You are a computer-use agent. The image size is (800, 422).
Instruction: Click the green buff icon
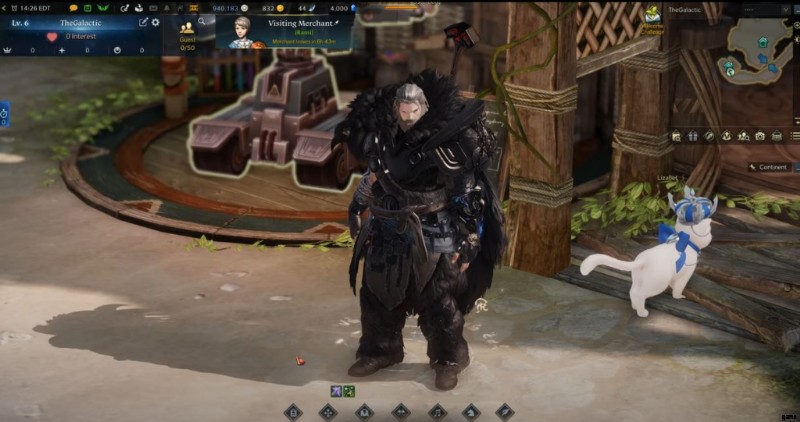(349, 390)
